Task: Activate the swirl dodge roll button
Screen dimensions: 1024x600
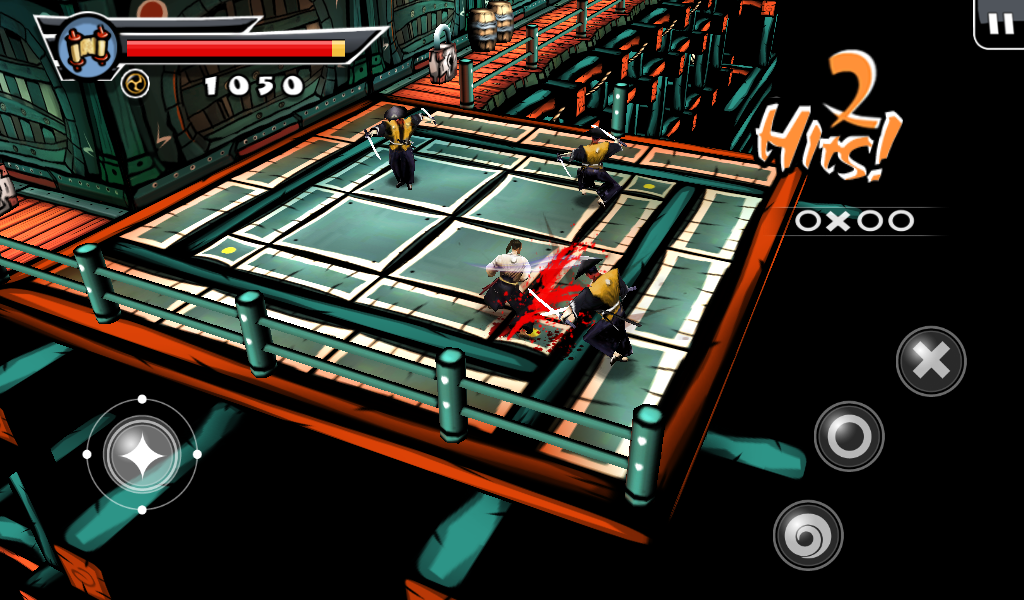Action: pos(808,535)
